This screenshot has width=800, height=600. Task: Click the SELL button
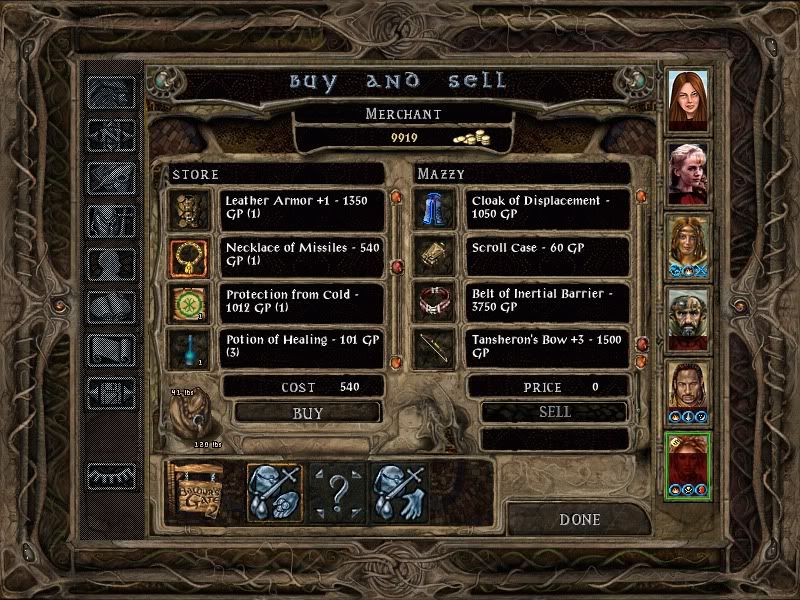tap(554, 412)
